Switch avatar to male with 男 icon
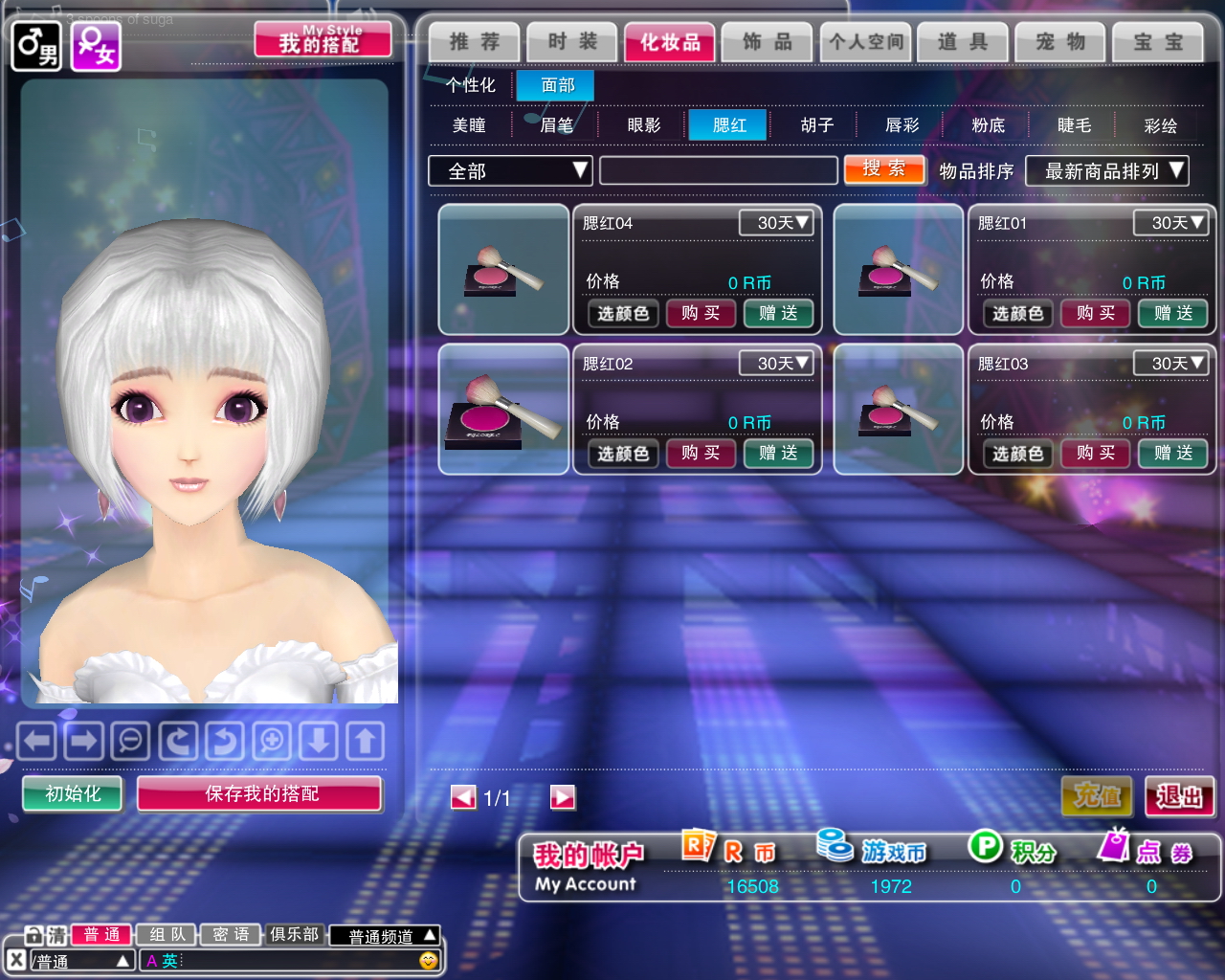 click(x=36, y=46)
